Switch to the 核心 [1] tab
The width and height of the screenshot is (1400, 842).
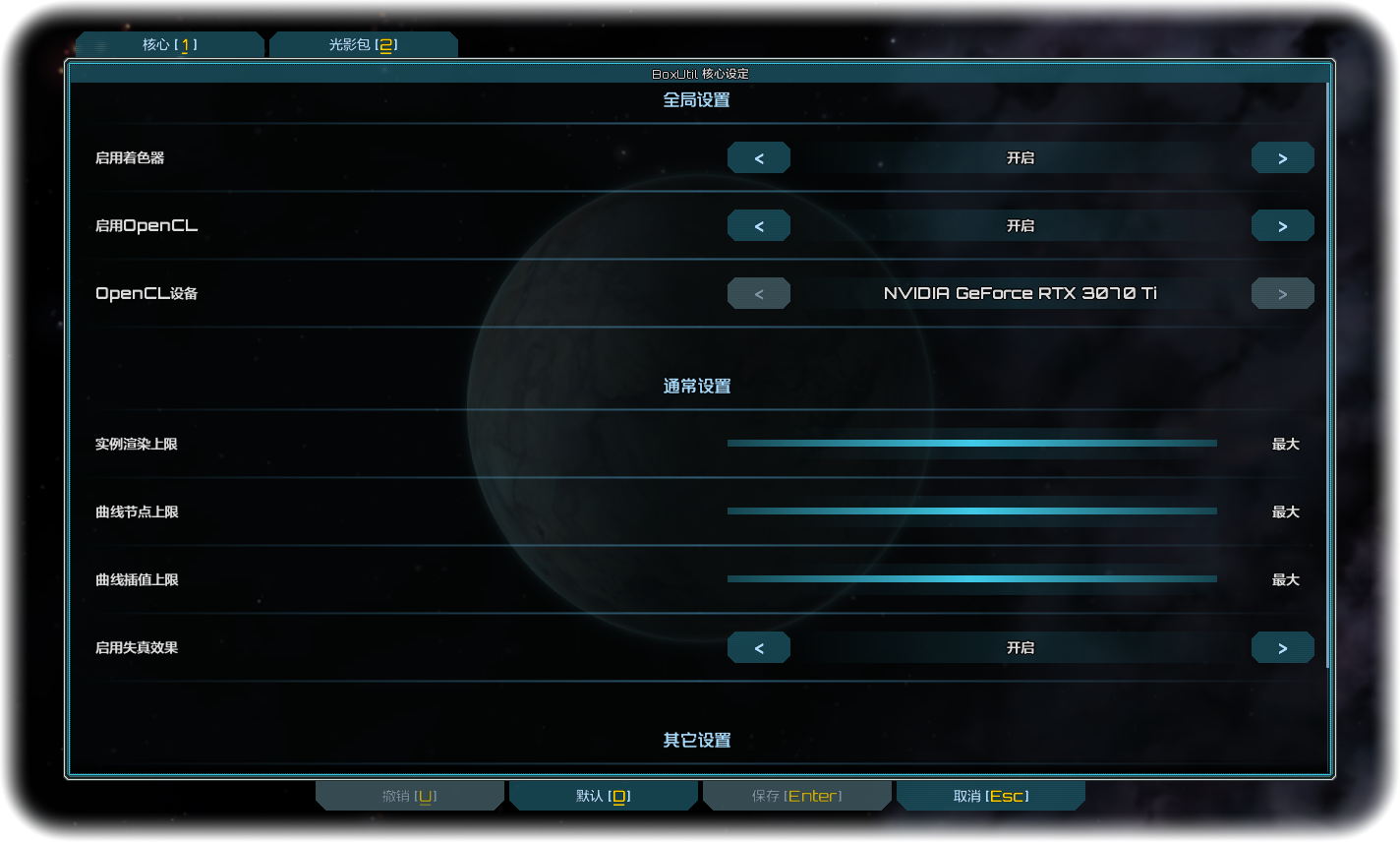[x=169, y=43]
